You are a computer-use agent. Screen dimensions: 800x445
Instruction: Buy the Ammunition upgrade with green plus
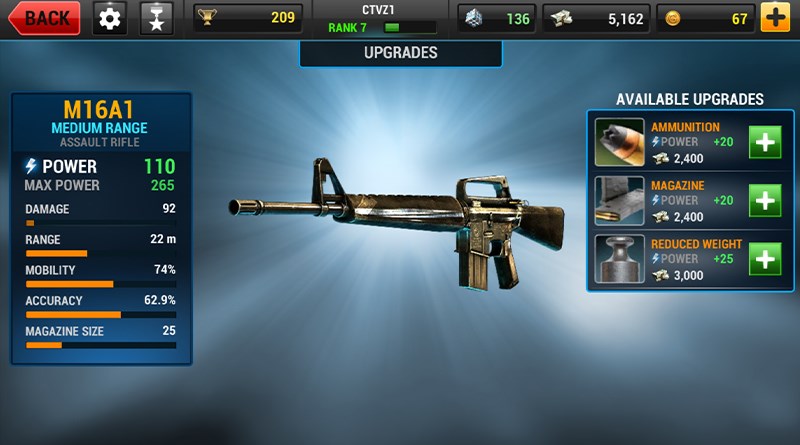pyautogui.click(x=766, y=143)
